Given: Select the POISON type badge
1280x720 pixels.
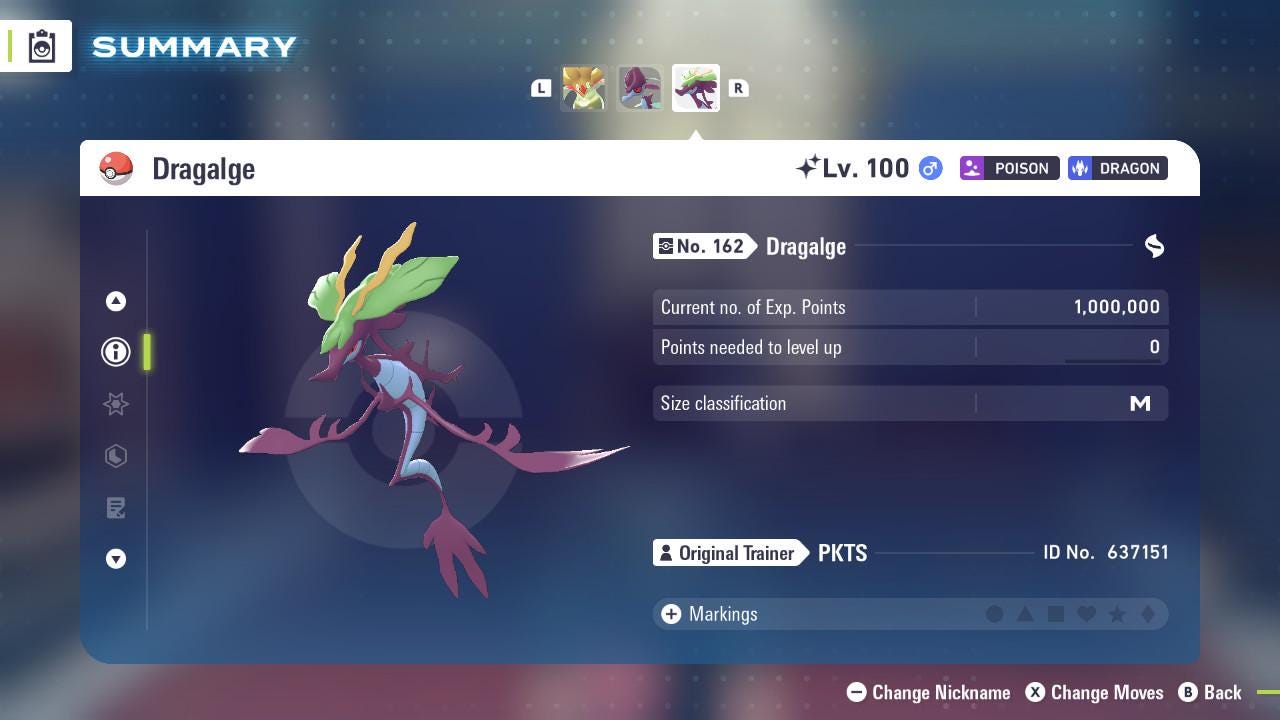Looking at the screenshot, I should pos(1009,168).
